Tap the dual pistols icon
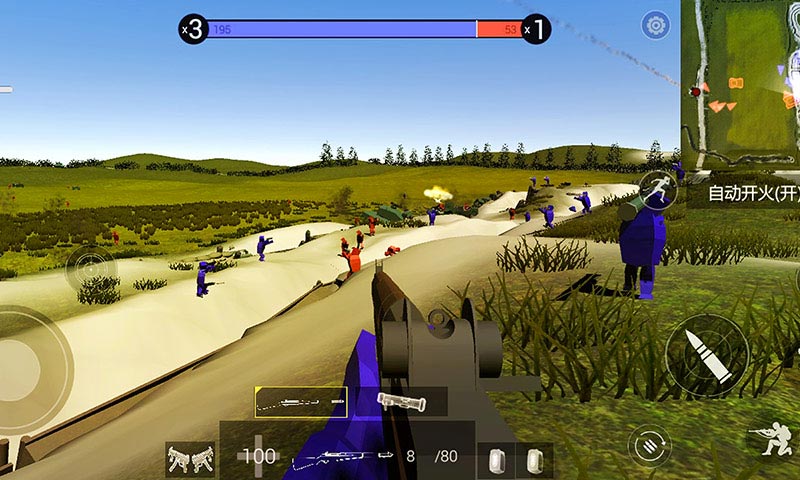The width and height of the screenshot is (800, 480). [x=190, y=459]
